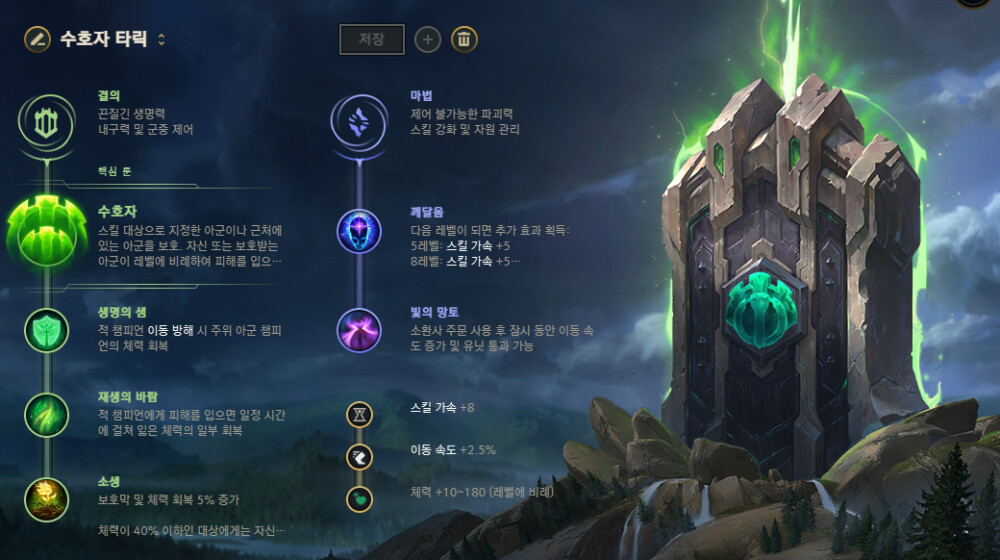Choose the 소생 Revitalize rune icon

coord(46,499)
